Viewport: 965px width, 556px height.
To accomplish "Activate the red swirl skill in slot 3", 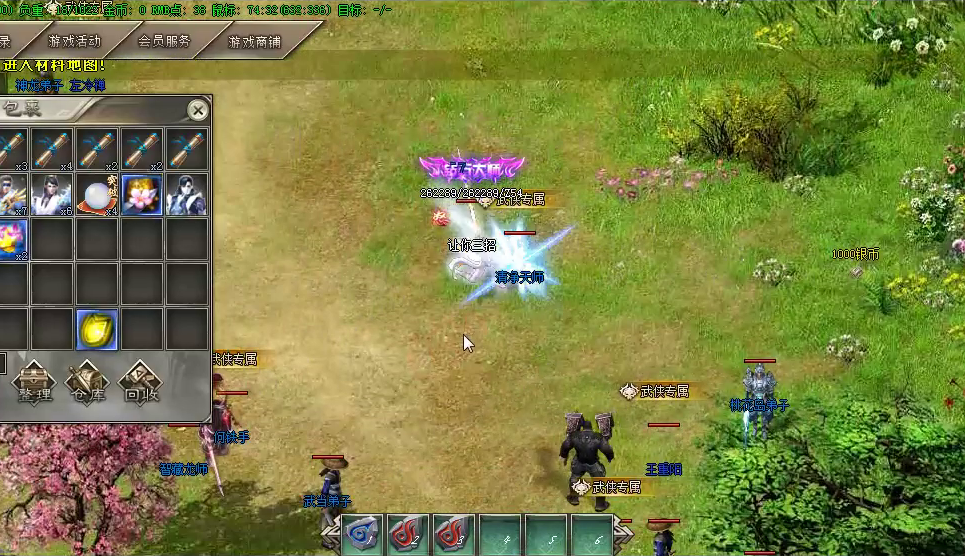I will coord(453,535).
